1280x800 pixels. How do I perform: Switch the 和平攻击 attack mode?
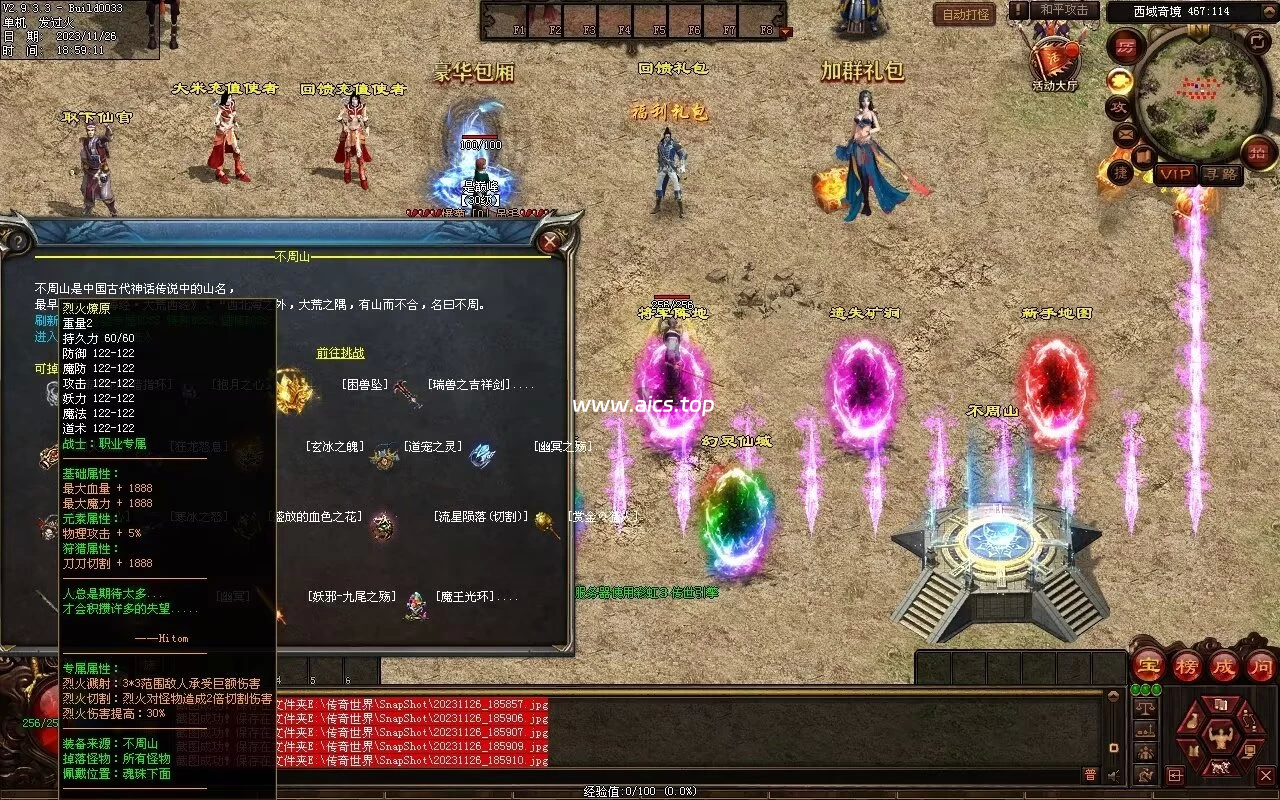(x=1063, y=11)
